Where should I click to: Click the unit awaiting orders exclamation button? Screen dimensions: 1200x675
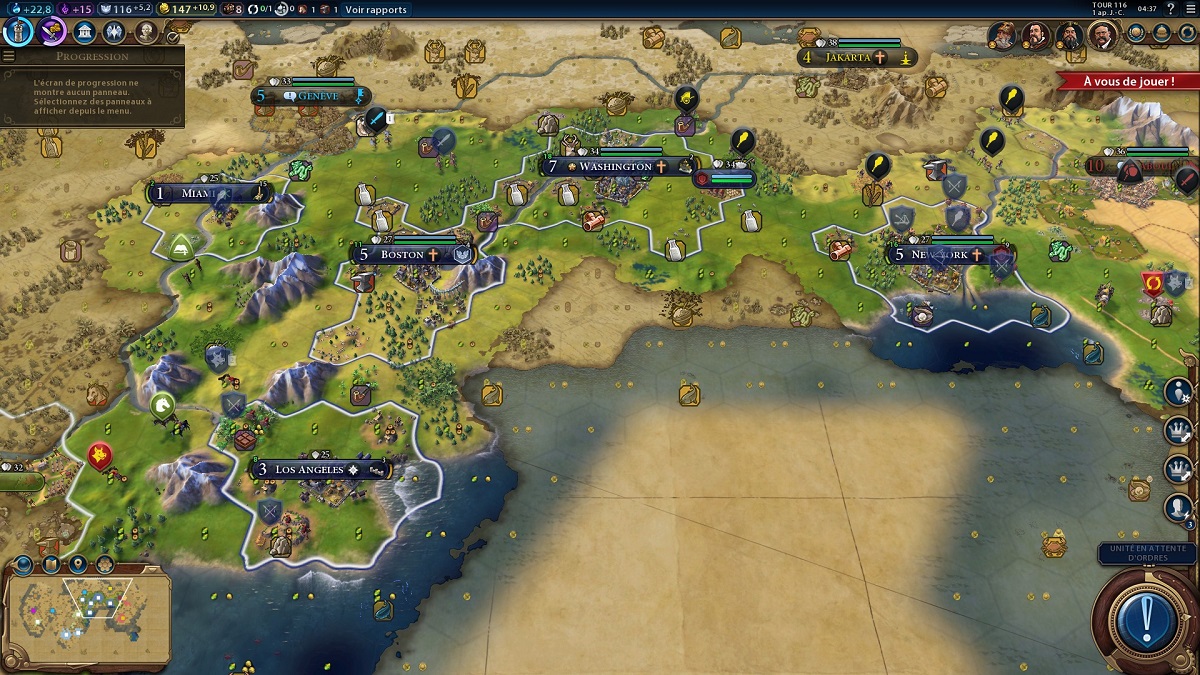(1145, 621)
